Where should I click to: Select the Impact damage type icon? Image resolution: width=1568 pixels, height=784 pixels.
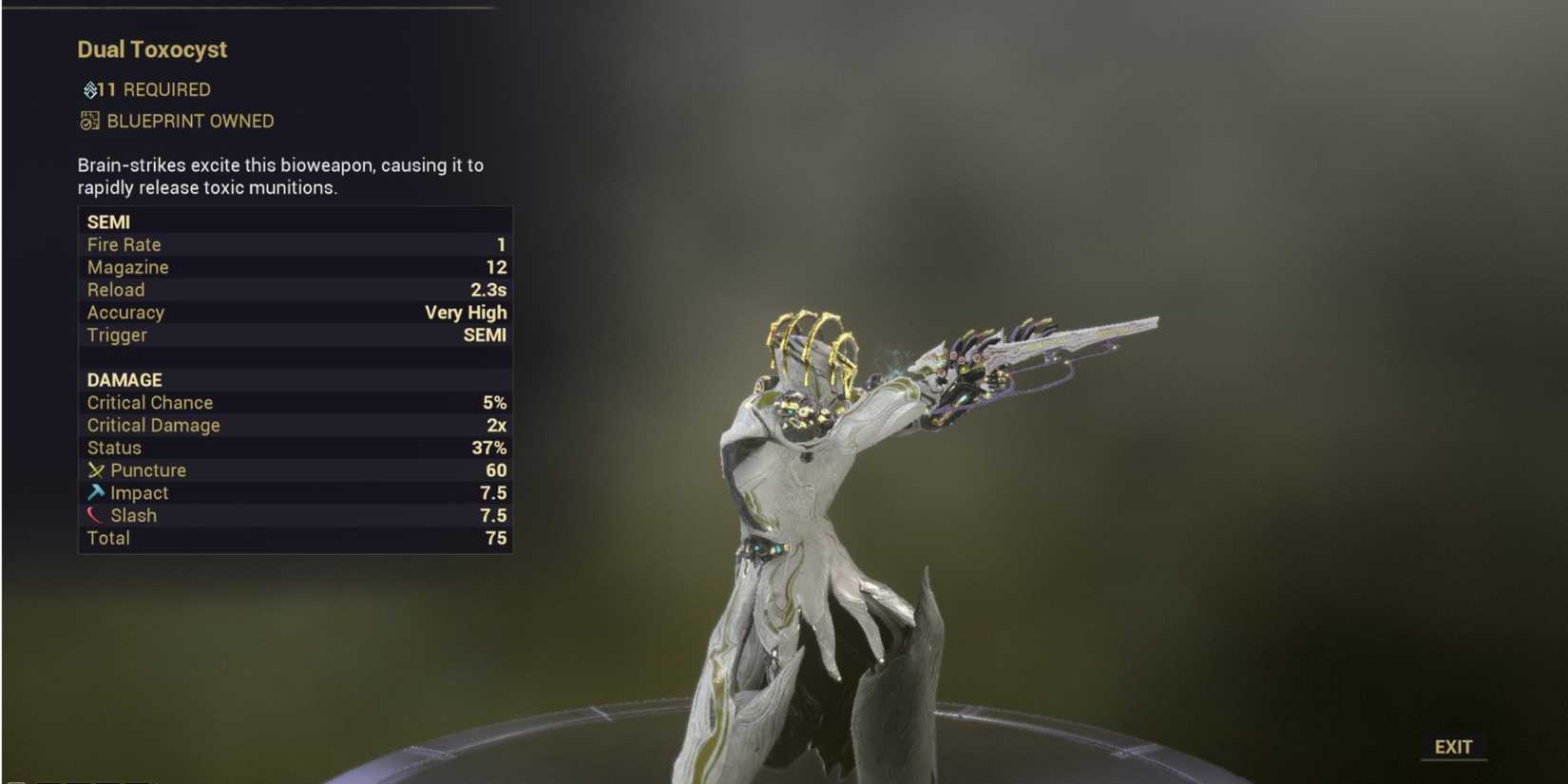95,492
